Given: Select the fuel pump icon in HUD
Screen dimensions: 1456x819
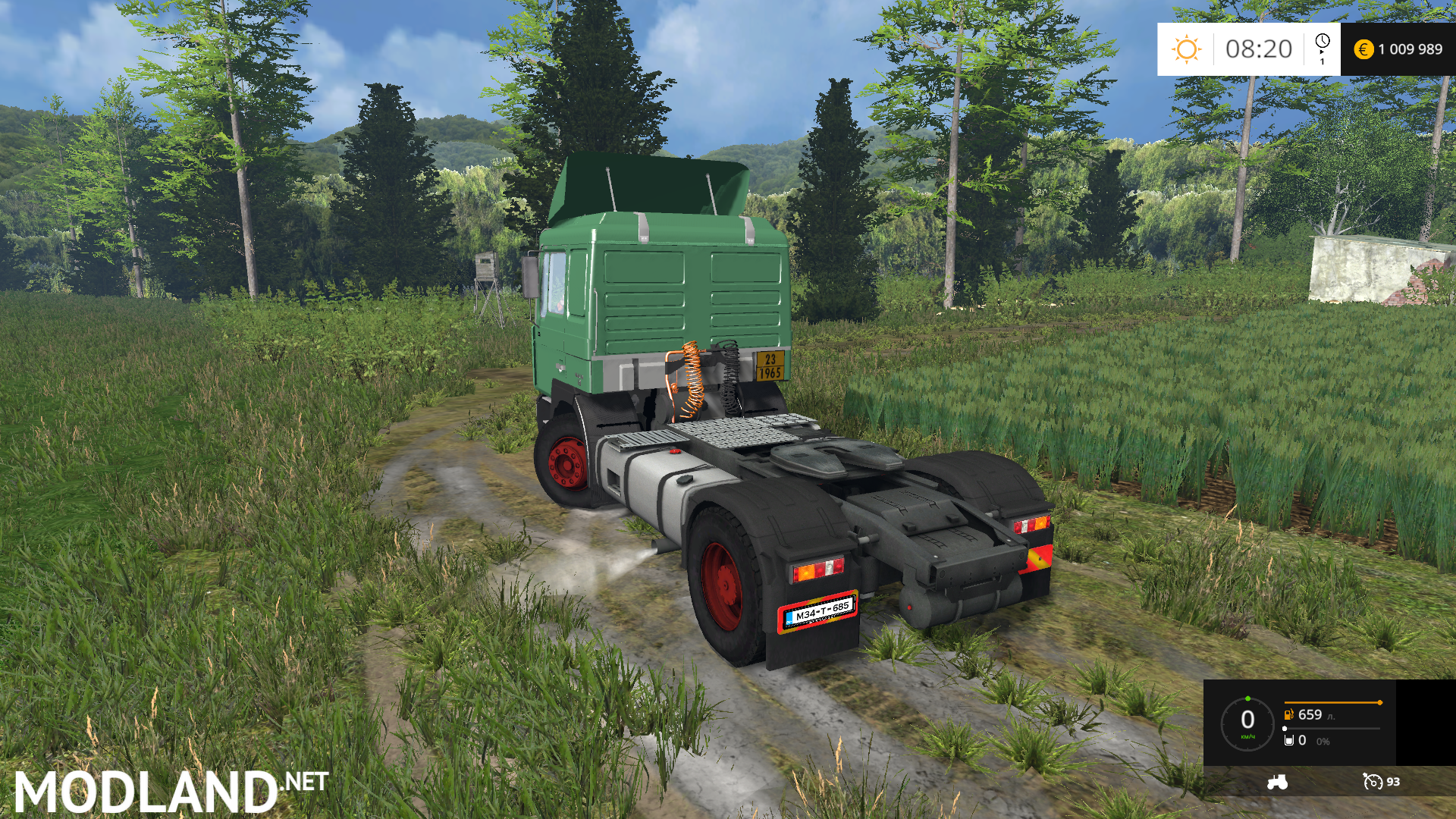Looking at the screenshot, I should click(1289, 714).
